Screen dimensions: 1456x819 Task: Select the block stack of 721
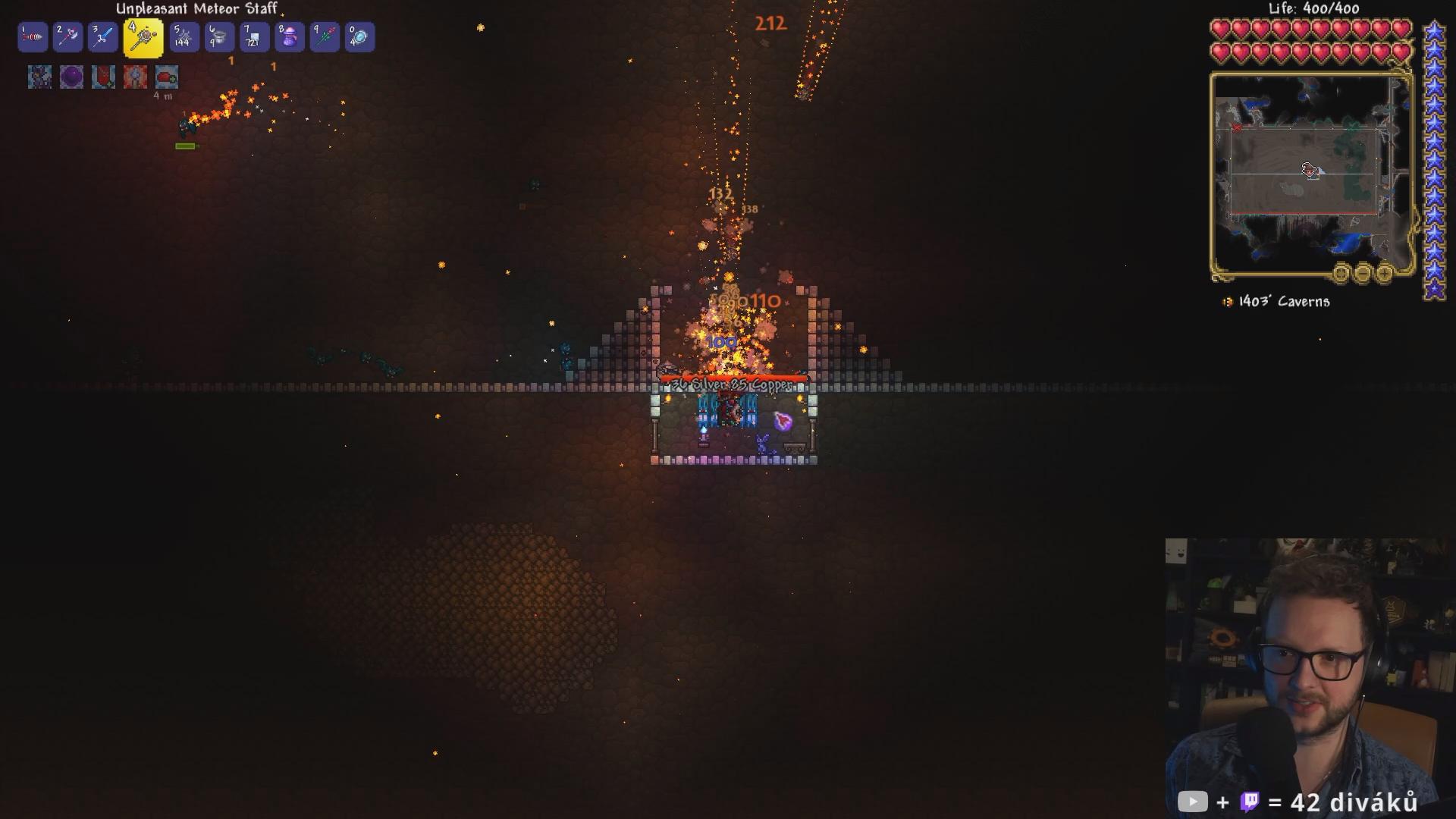click(x=254, y=37)
